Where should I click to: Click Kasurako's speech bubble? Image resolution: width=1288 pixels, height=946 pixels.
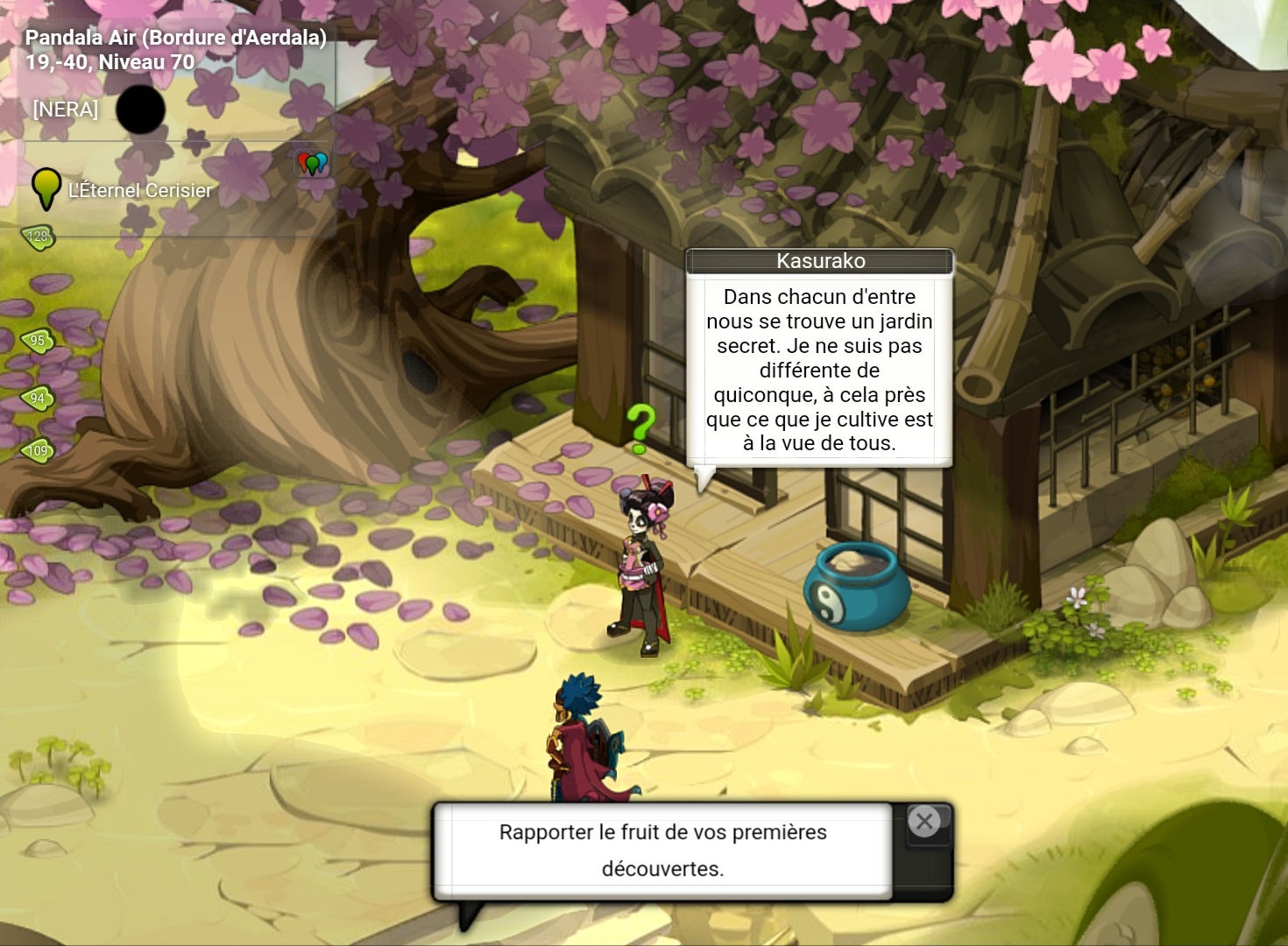click(x=819, y=370)
